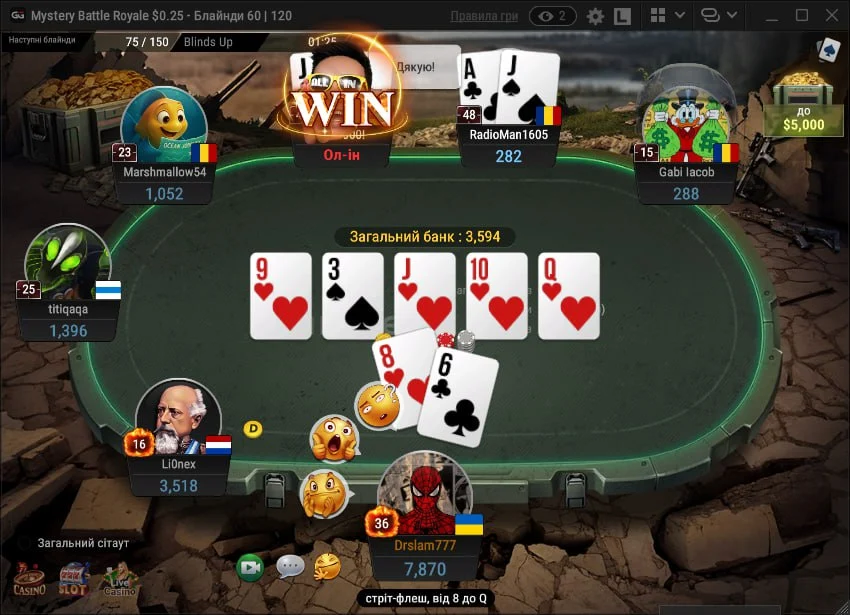The width and height of the screenshot is (850, 615).
Task: Start the green video camera recording
Action: (250, 567)
